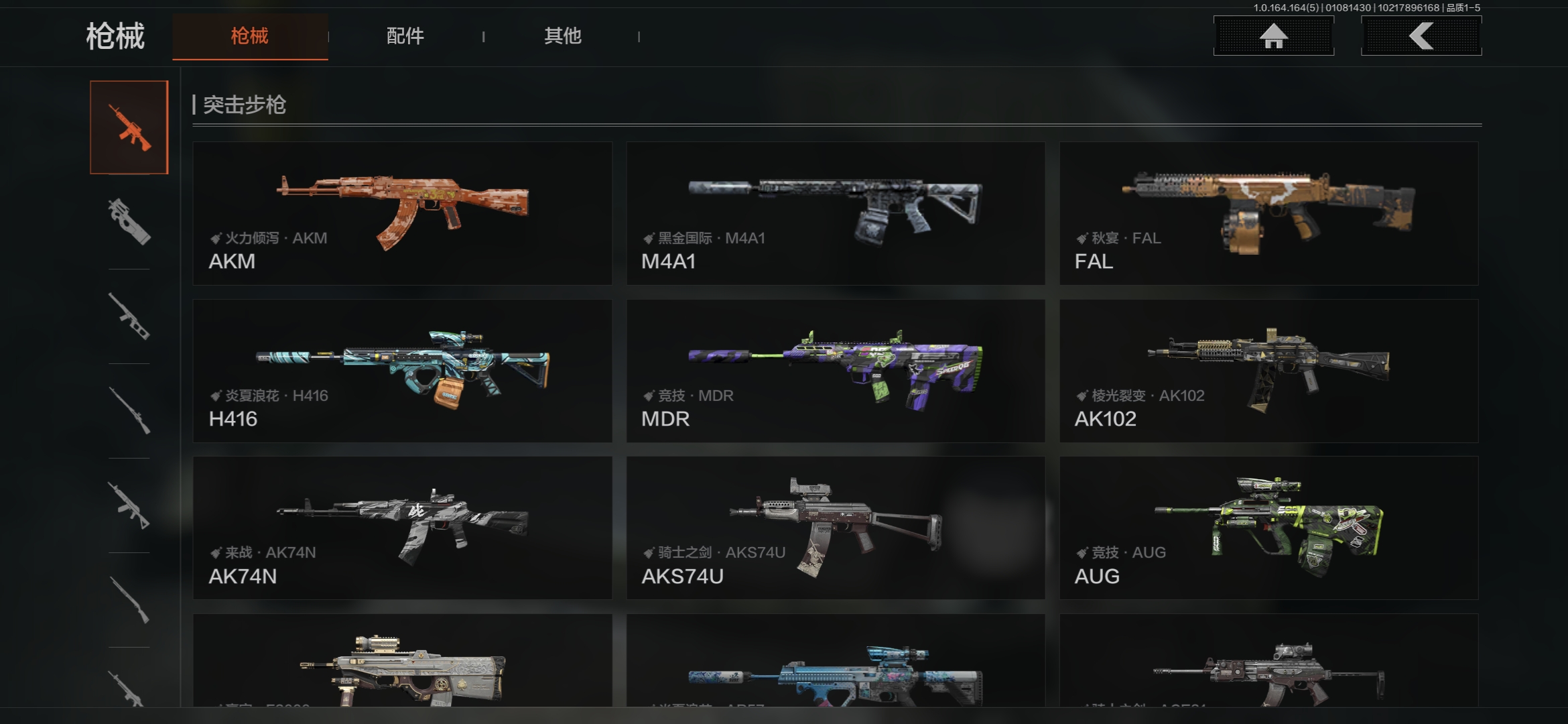
Task: Choose the green AUG rifle card
Action: tap(1268, 528)
